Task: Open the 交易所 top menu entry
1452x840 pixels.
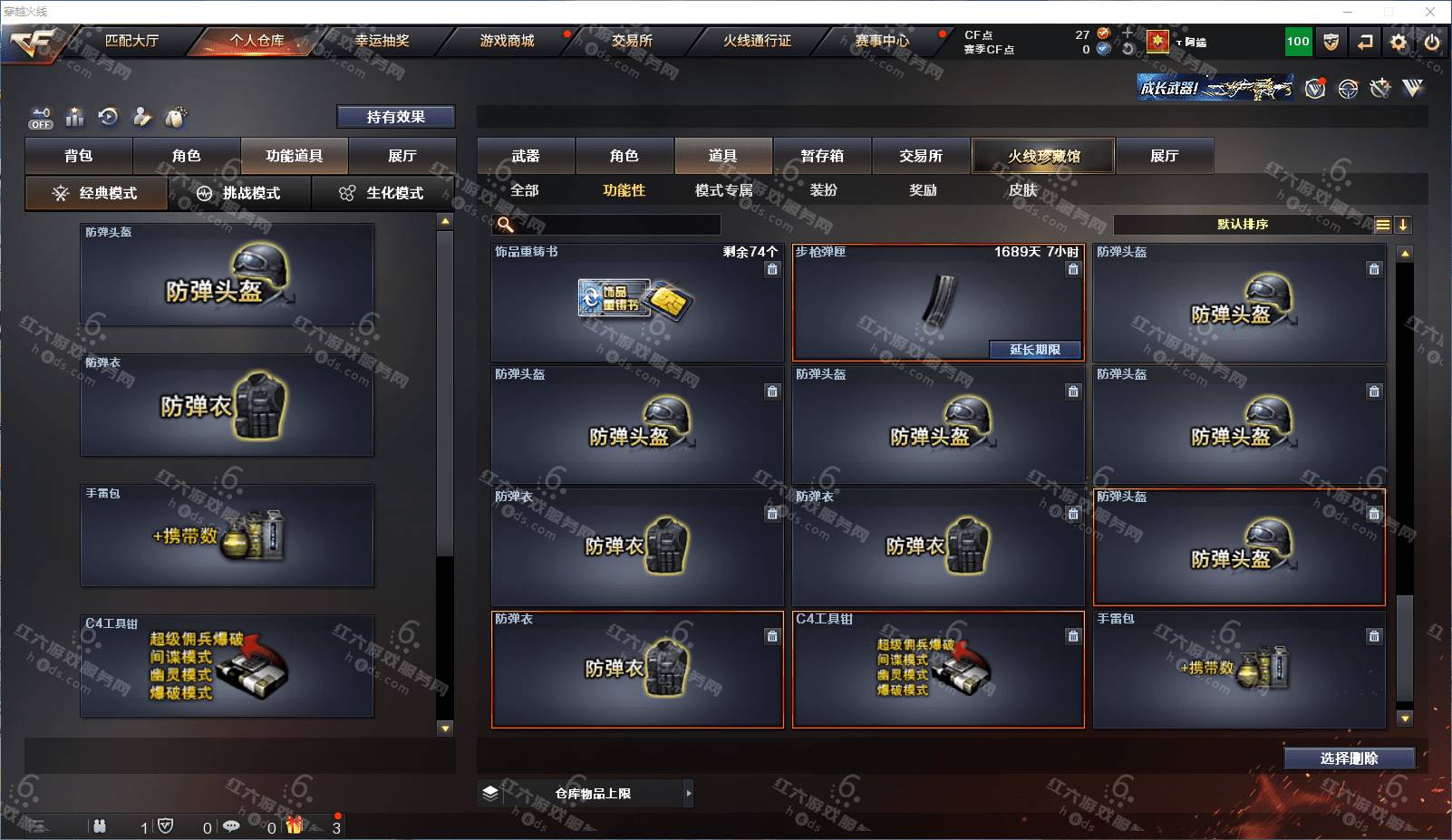Action: pyautogui.click(x=632, y=41)
